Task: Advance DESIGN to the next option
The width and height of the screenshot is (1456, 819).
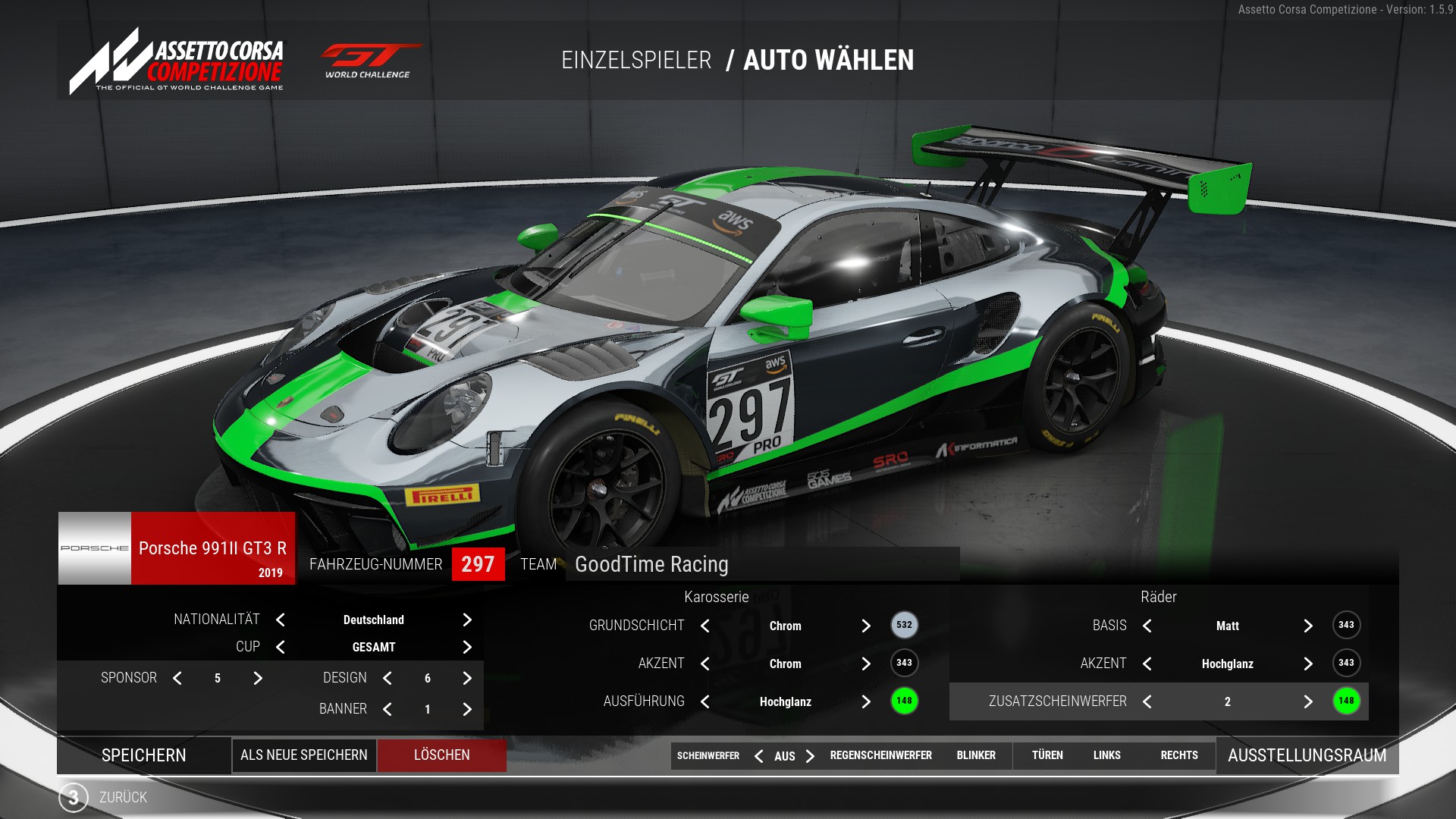Action: [467, 678]
